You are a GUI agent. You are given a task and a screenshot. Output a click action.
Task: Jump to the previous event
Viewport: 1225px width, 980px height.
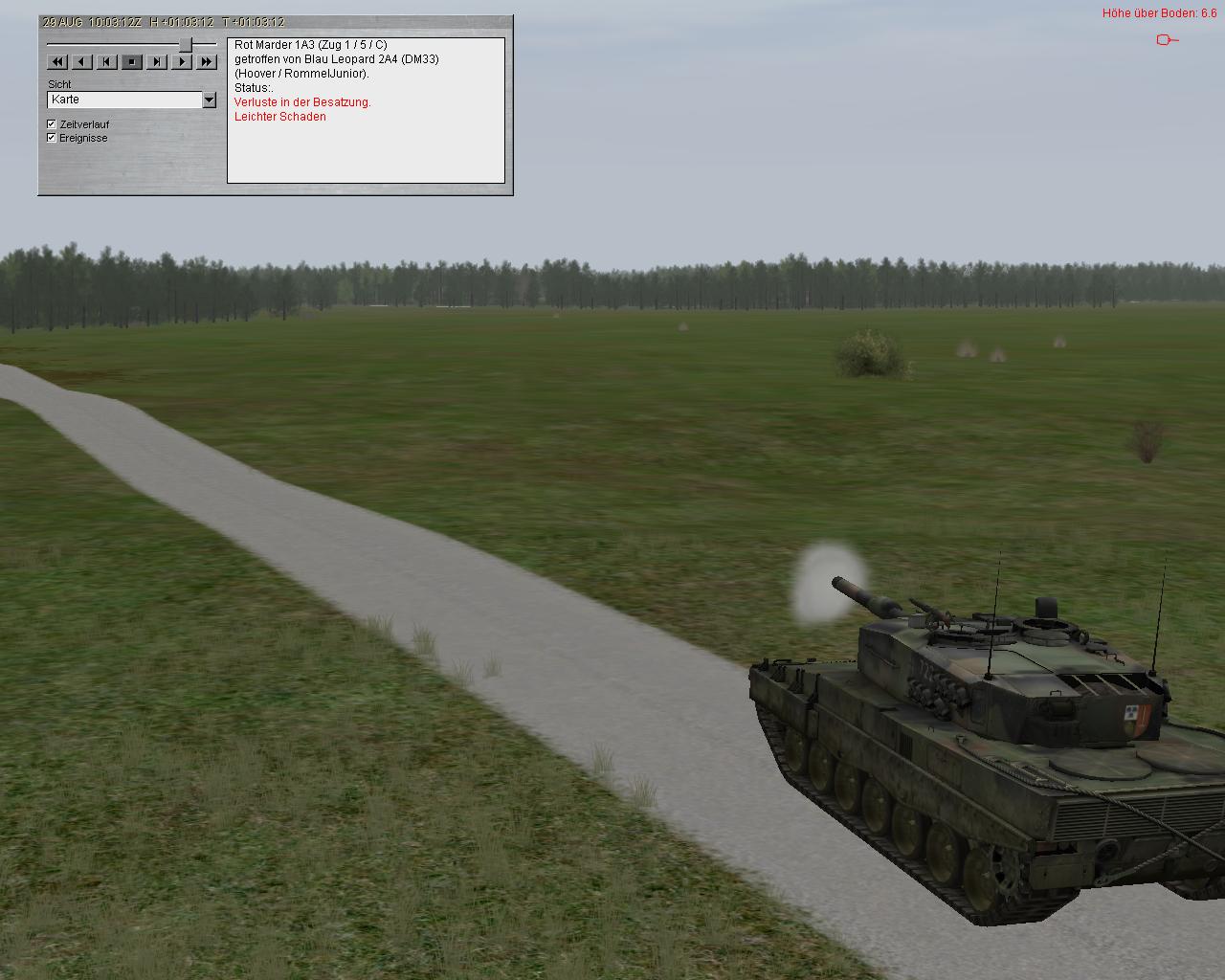[107, 62]
